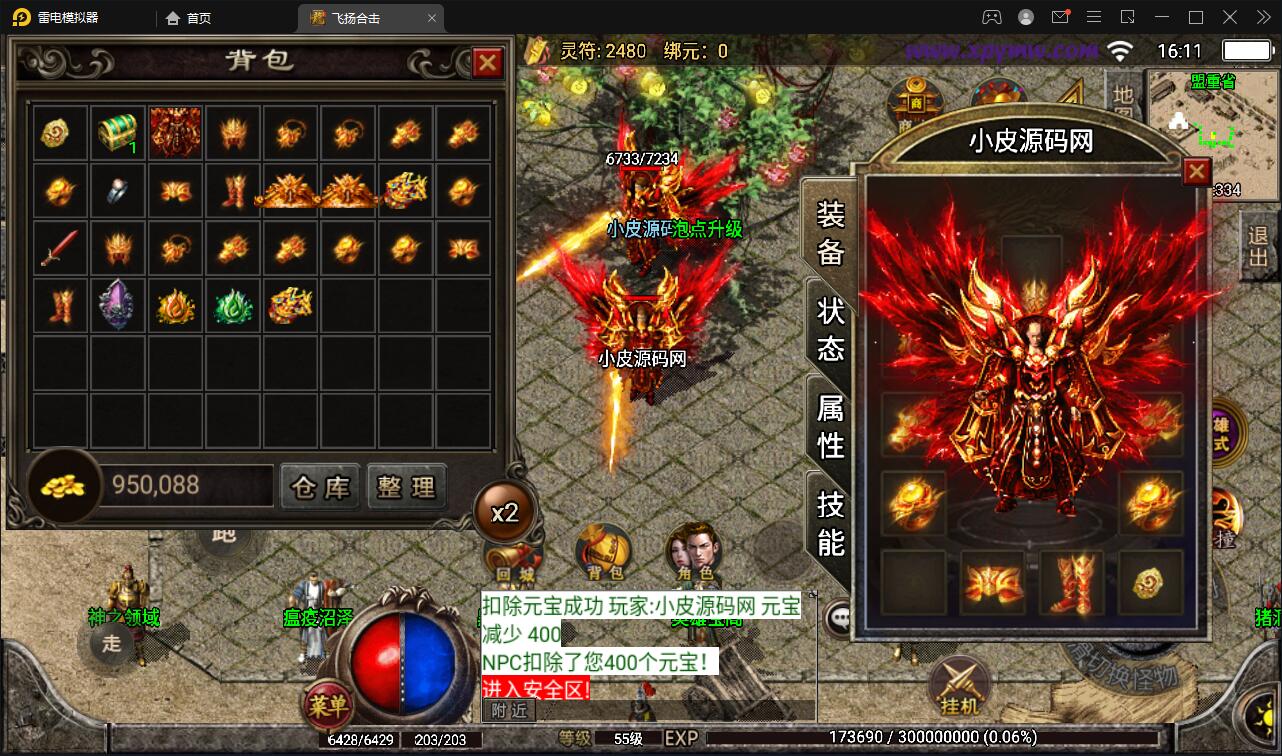Select the purple crystal item in the backpack
Viewport: 1282px width, 756px height.
point(118,302)
